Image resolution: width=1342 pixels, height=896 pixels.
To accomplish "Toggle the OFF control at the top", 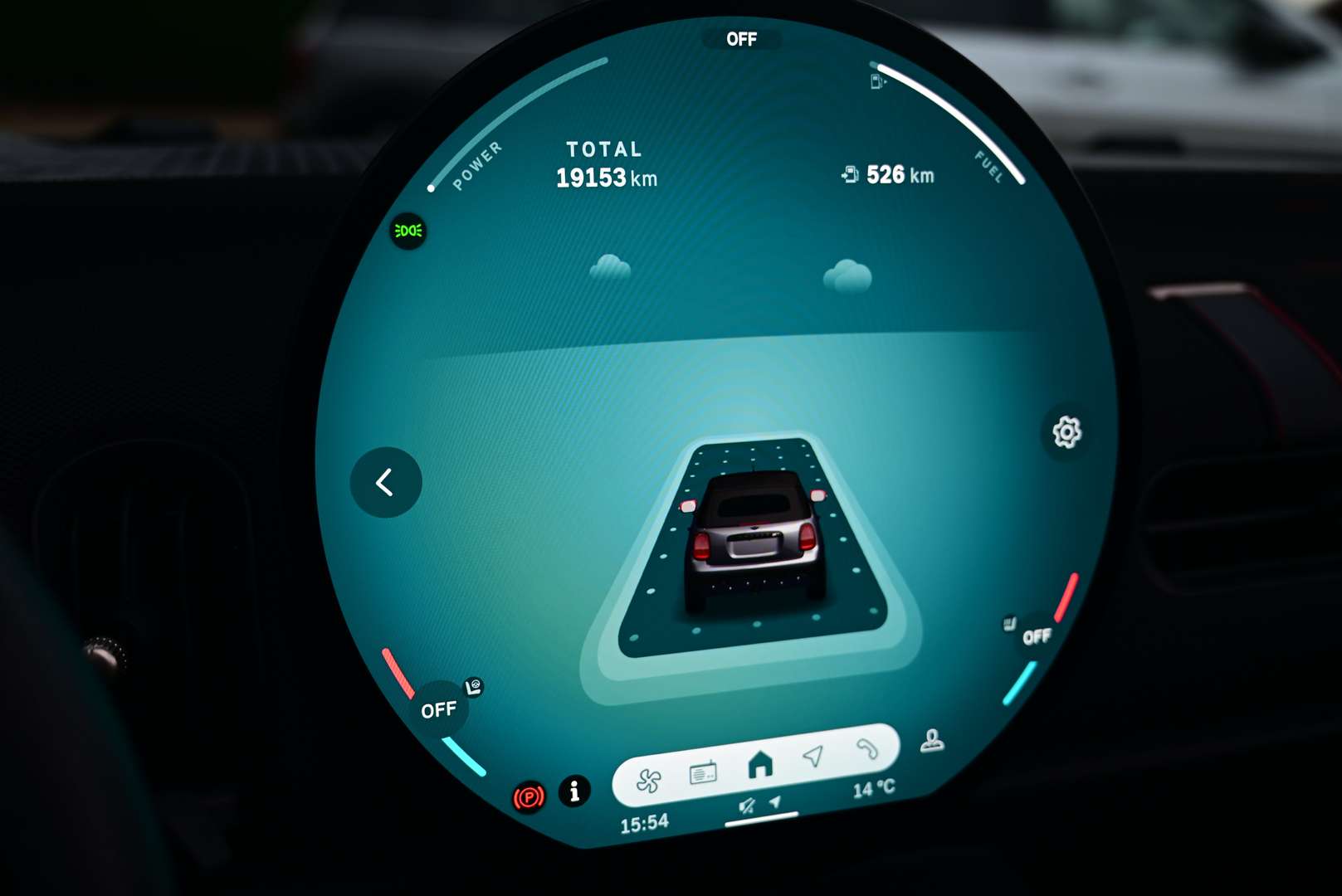I will click(744, 39).
